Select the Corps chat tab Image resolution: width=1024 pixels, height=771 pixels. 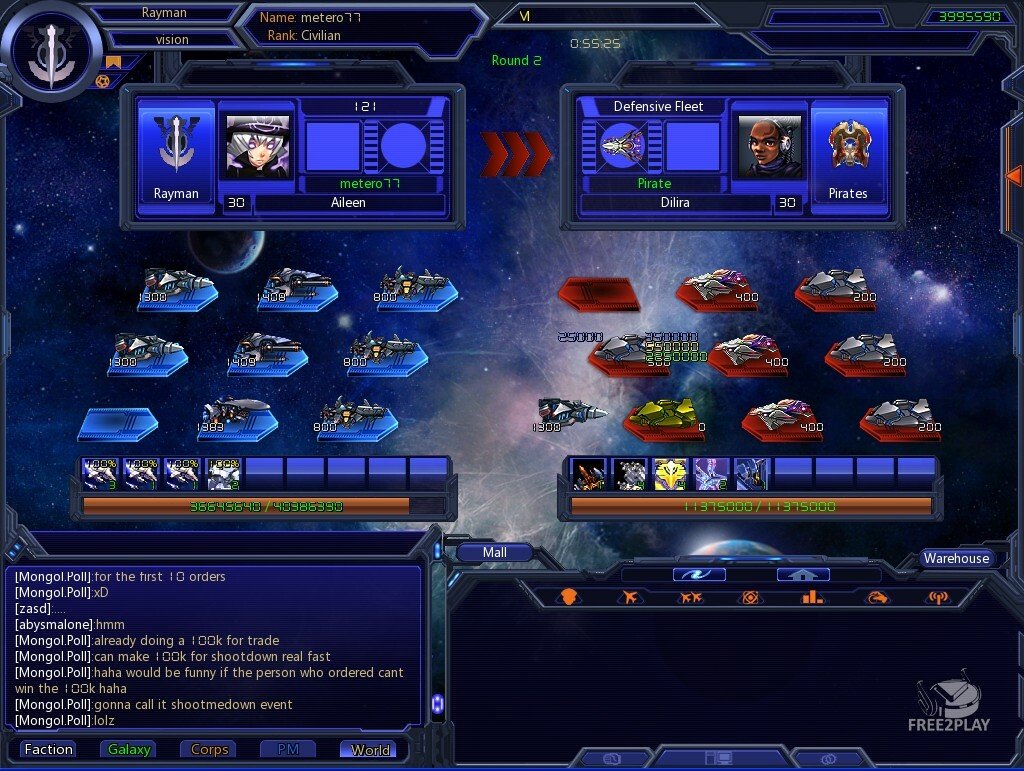pos(209,749)
